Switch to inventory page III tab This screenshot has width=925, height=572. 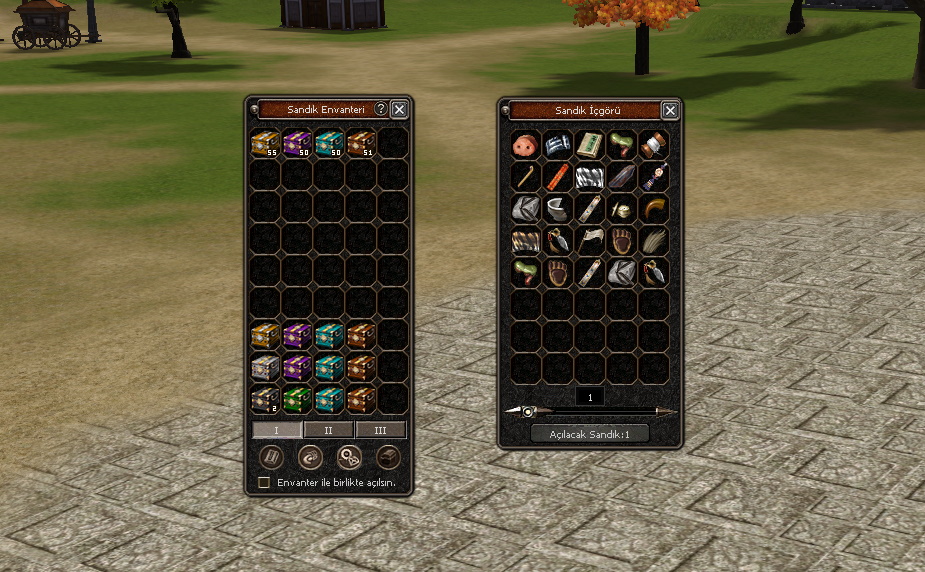[x=381, y=430]
